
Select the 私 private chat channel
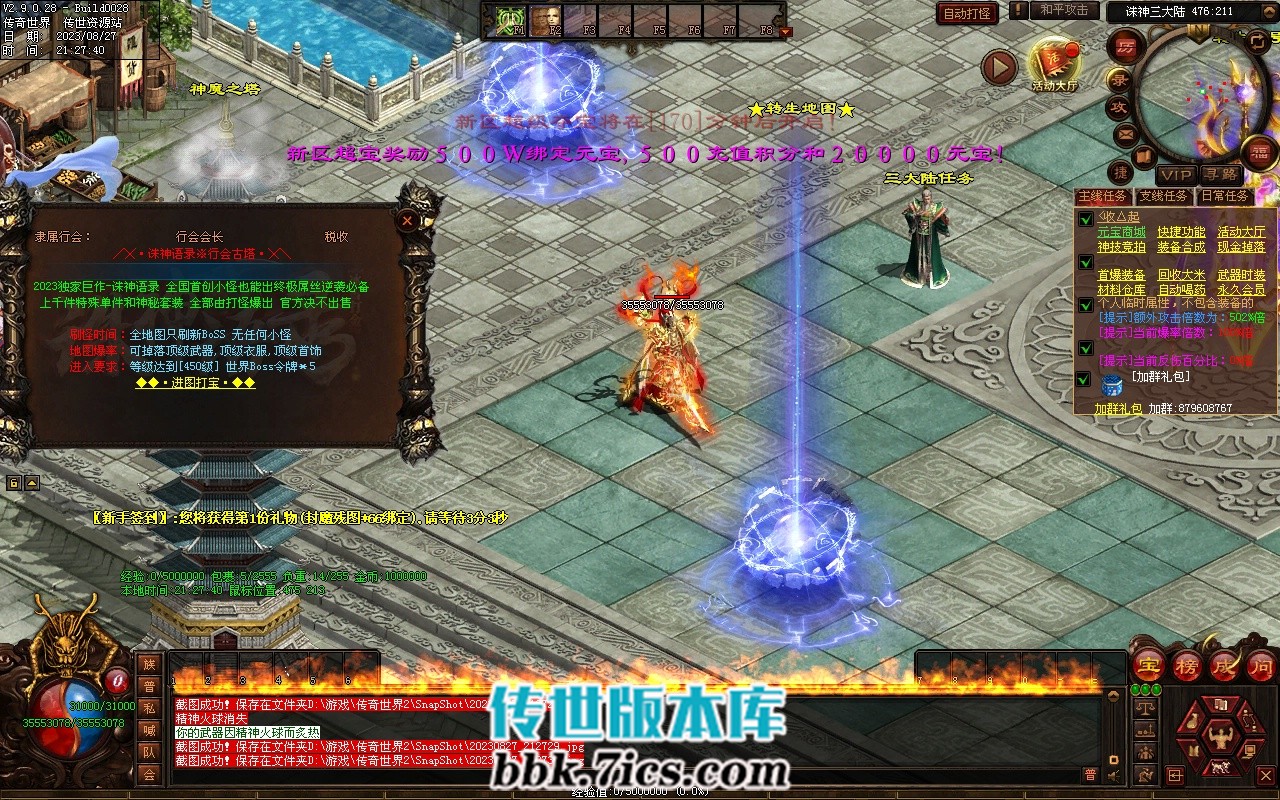pos(149,708)
